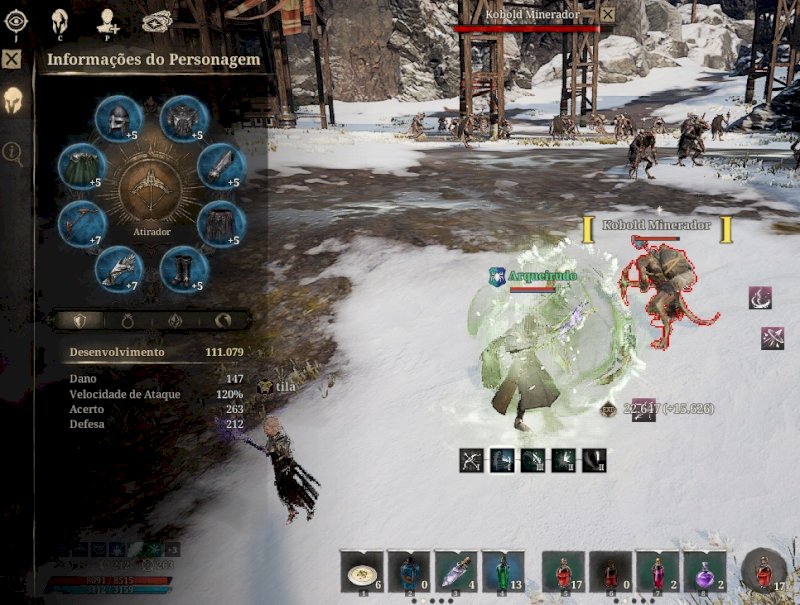This screenshot has height=605, width=800.
Task: Click the round red potion quick-use button
Action: click(x=764, y=570)
